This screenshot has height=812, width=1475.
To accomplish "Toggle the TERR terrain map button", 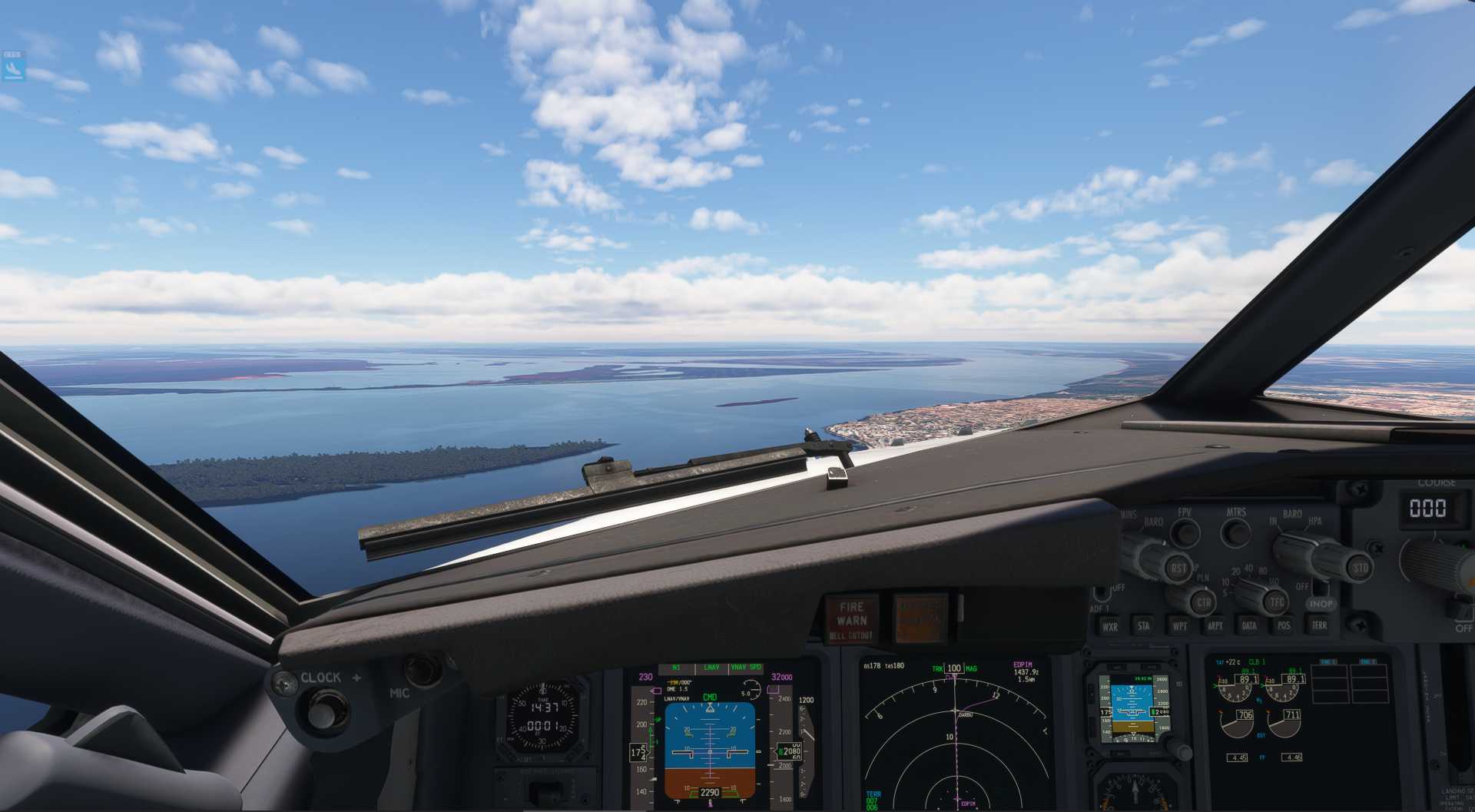I will pos(1319,626).
